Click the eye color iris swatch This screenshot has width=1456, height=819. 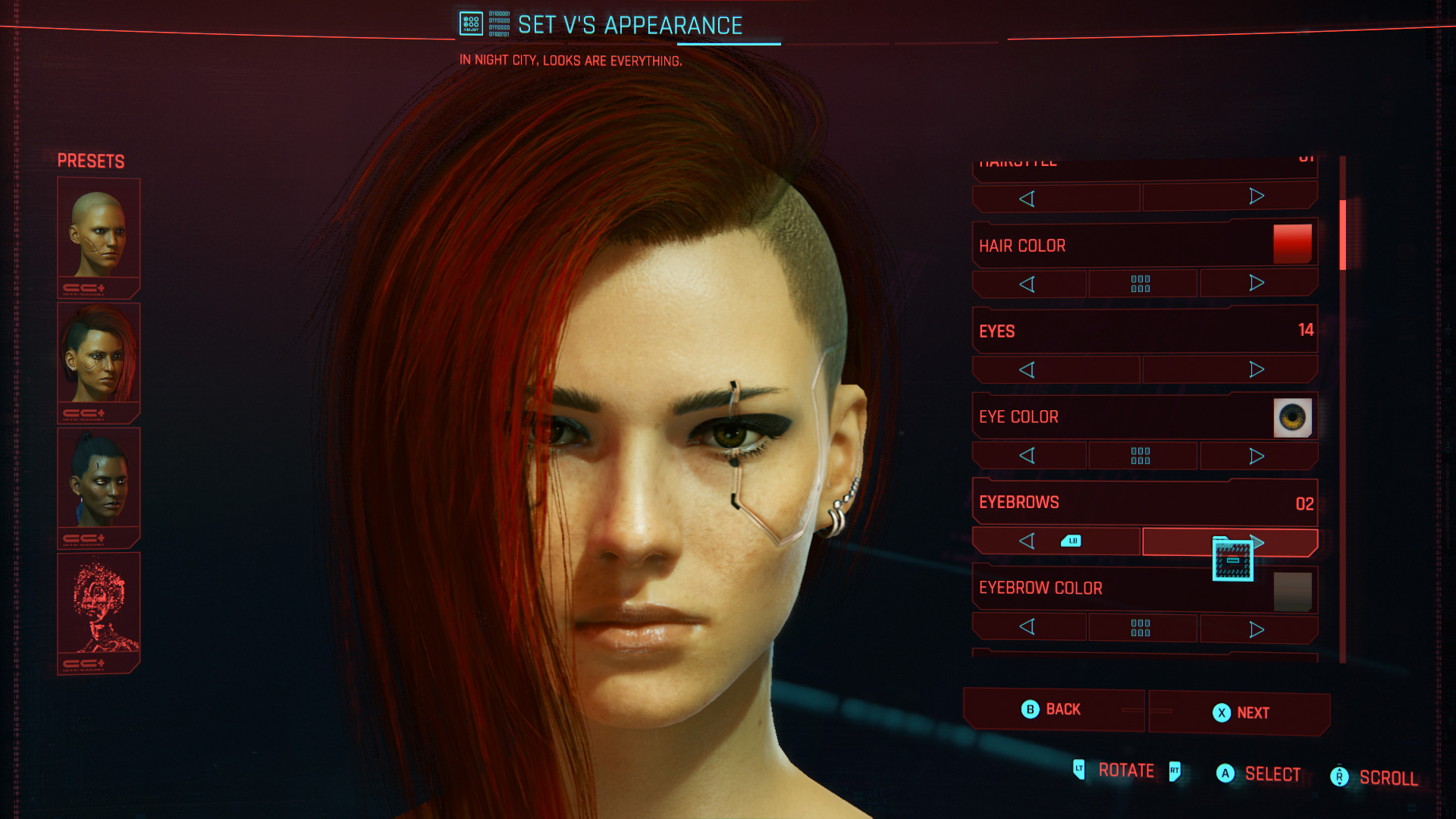1292,417
